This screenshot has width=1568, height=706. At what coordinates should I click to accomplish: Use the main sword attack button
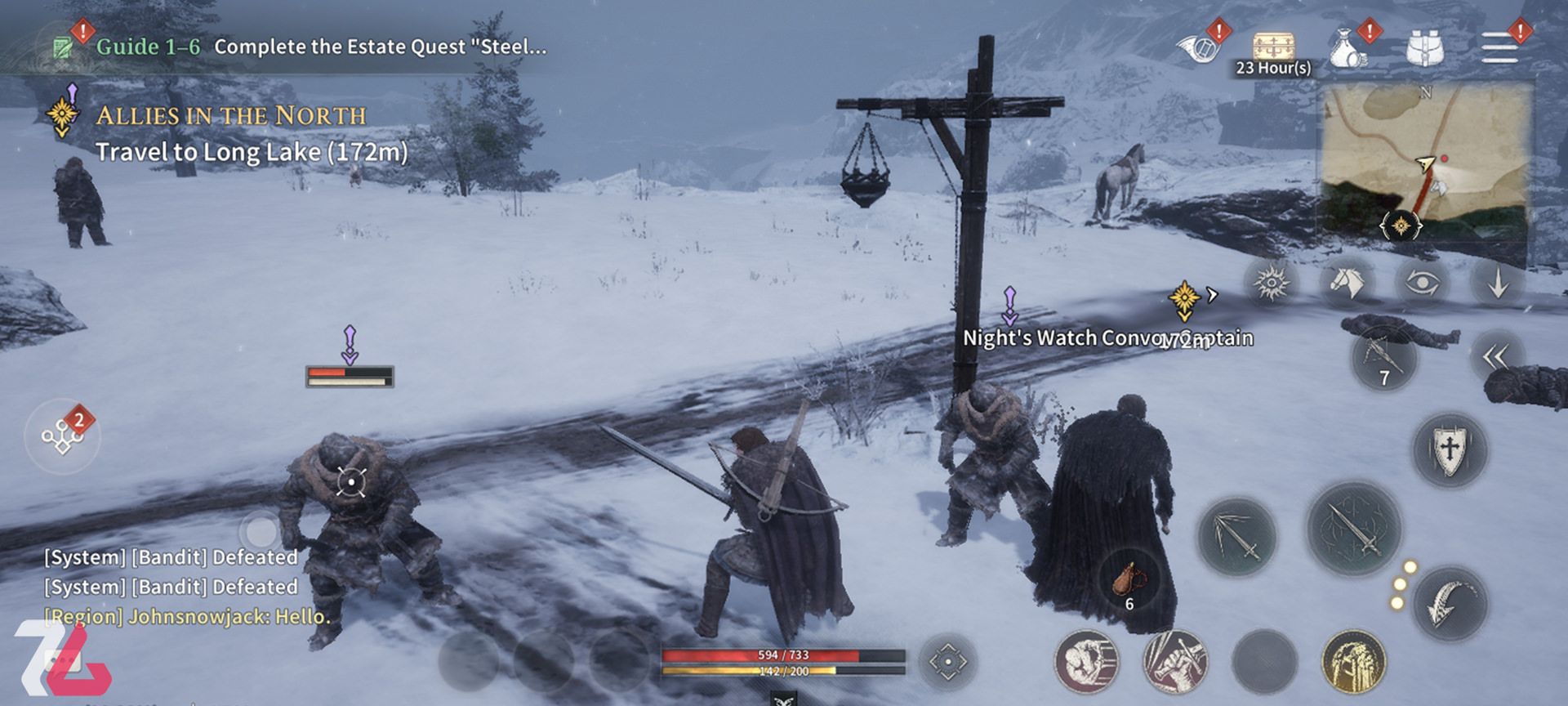(1353, 529)
